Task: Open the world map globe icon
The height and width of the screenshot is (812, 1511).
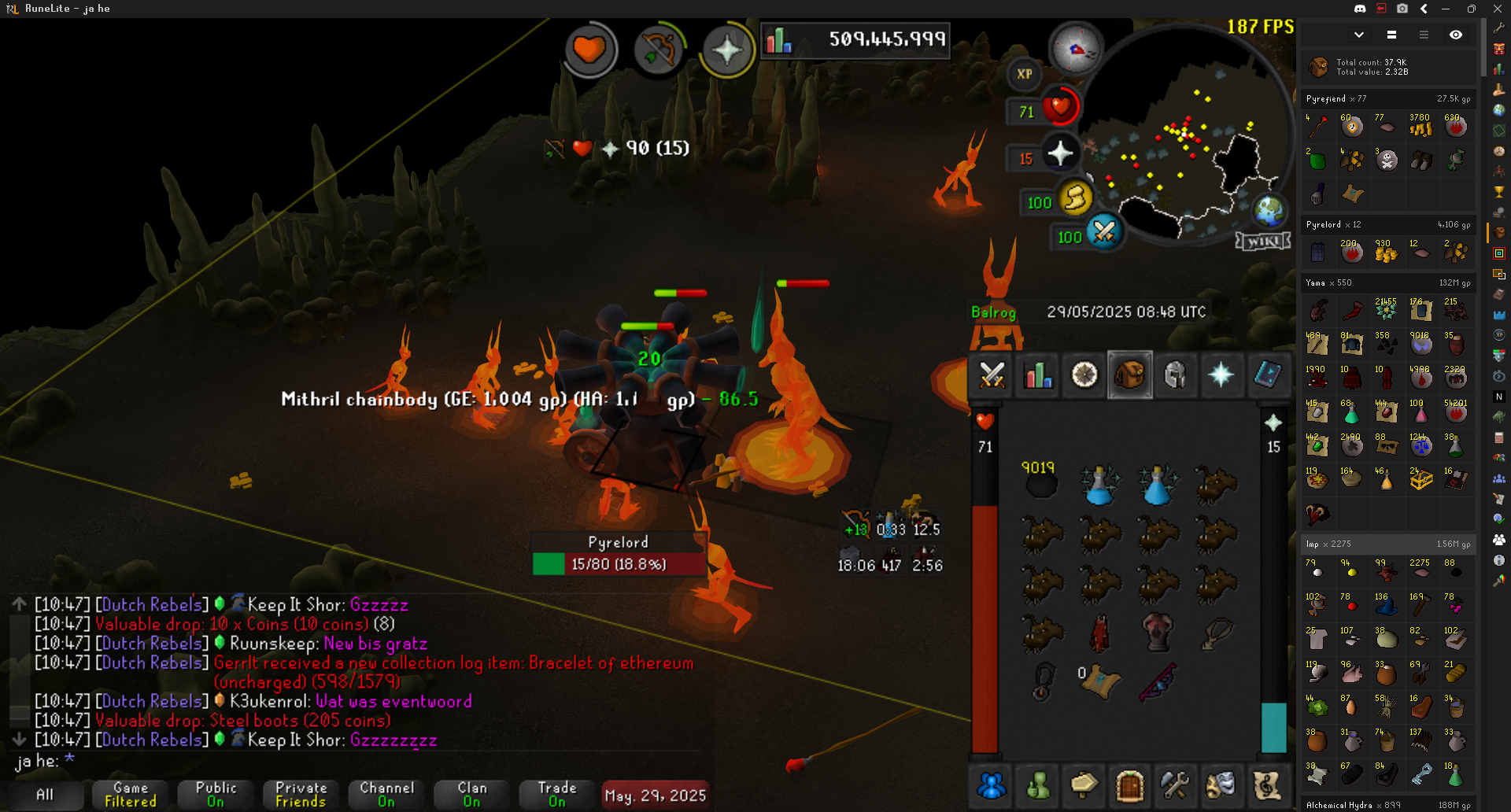Action: click(1269, 210)
